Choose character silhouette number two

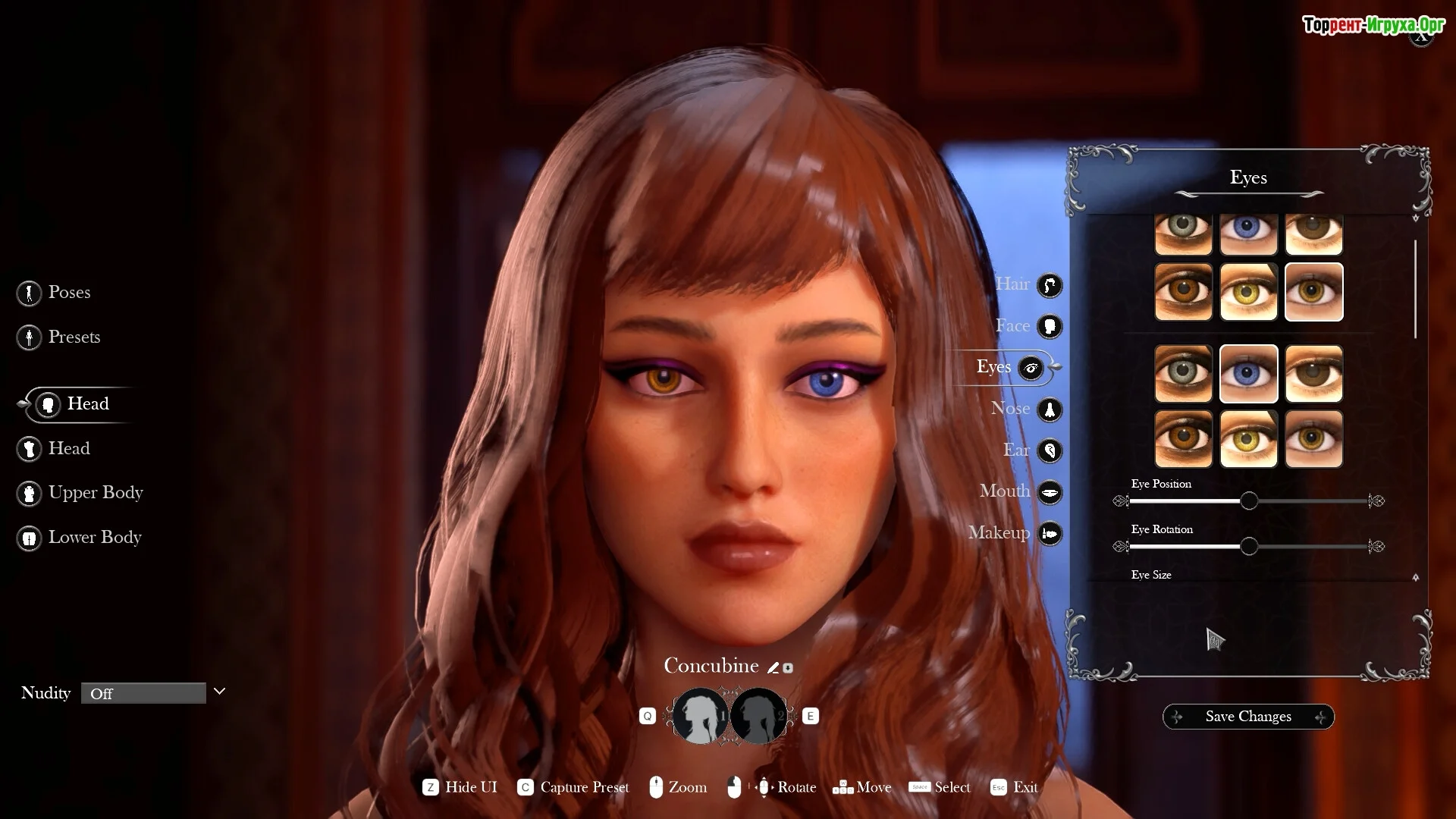click(758, 716)
